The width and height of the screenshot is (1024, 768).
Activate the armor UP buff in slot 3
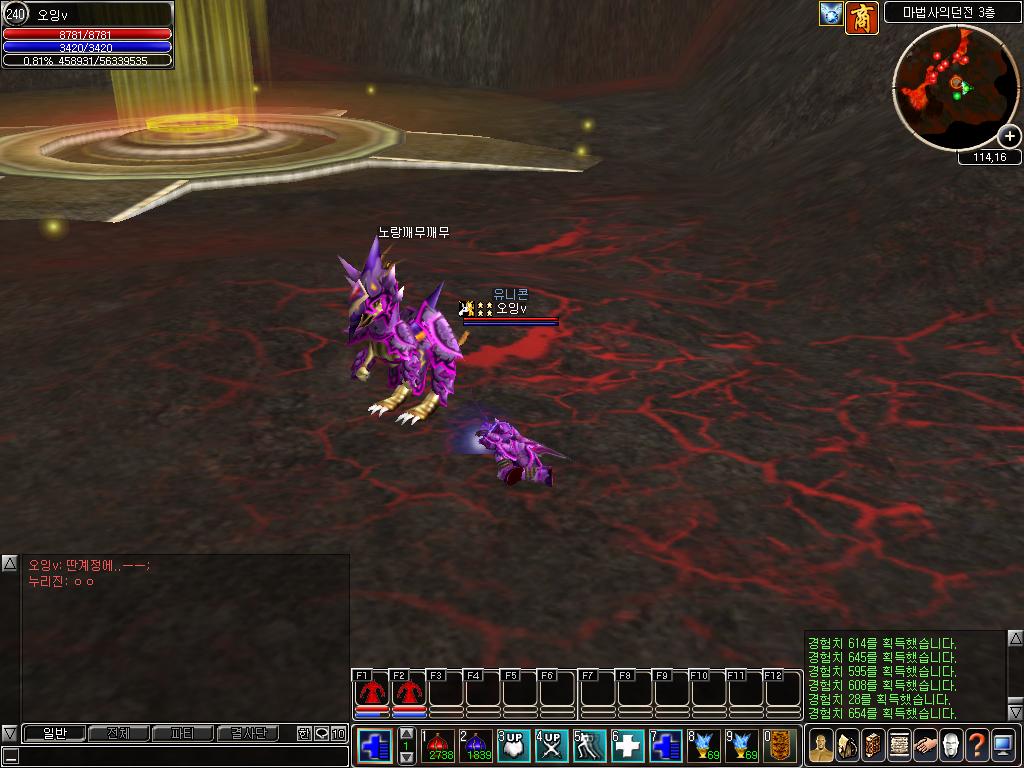(x=515, y=746)
